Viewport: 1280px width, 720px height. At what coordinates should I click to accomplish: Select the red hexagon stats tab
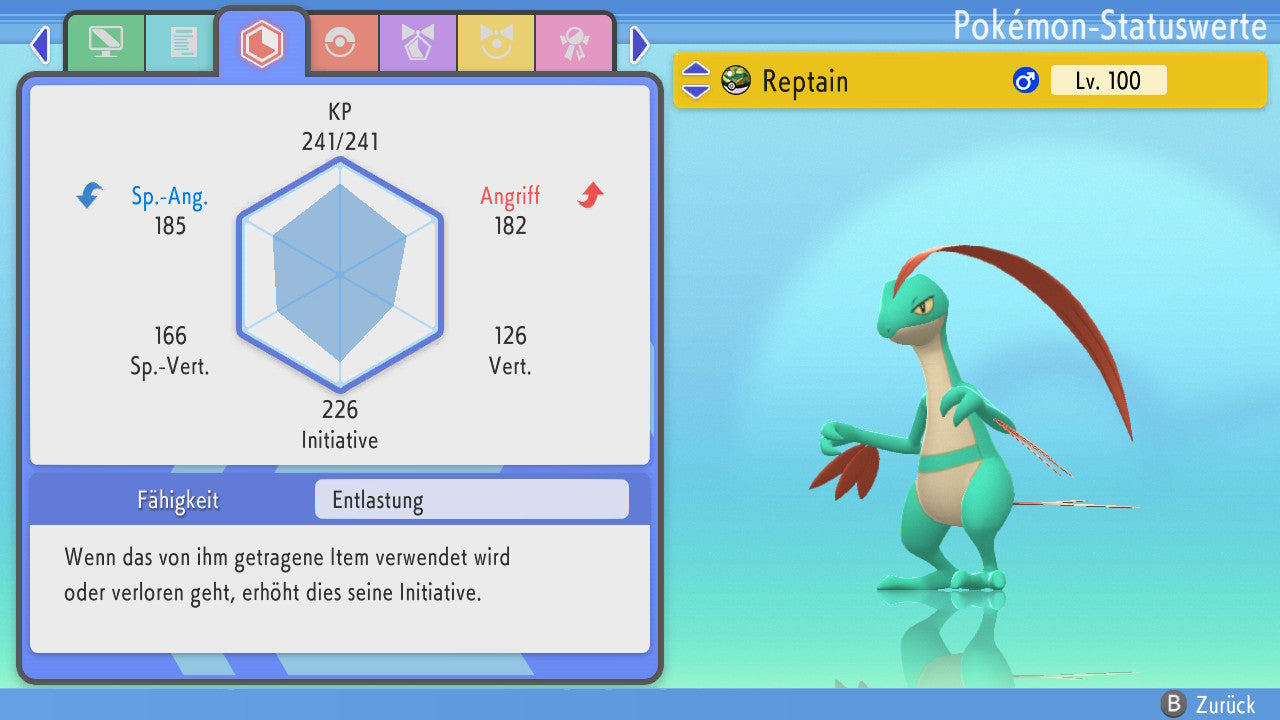pyautogui.click(x=261, y=43)
